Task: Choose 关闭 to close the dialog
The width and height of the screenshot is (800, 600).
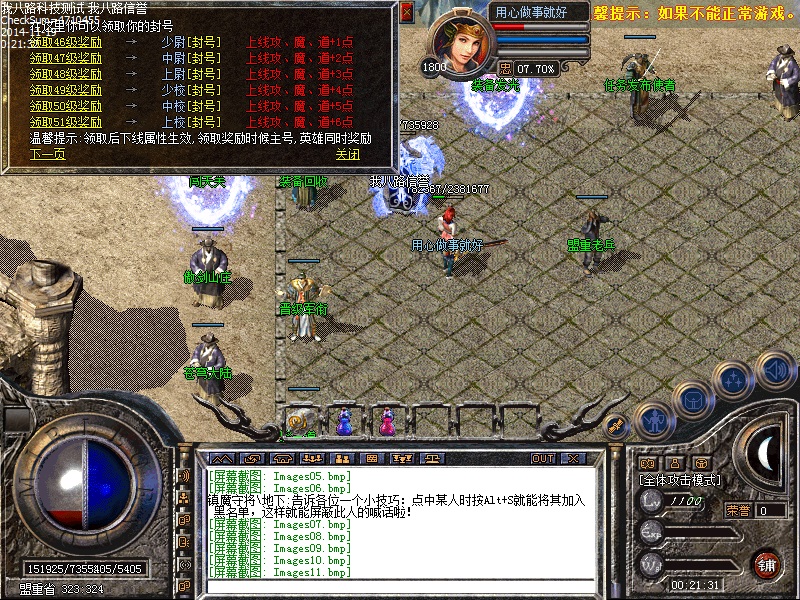Action: (x=347, y=154)
